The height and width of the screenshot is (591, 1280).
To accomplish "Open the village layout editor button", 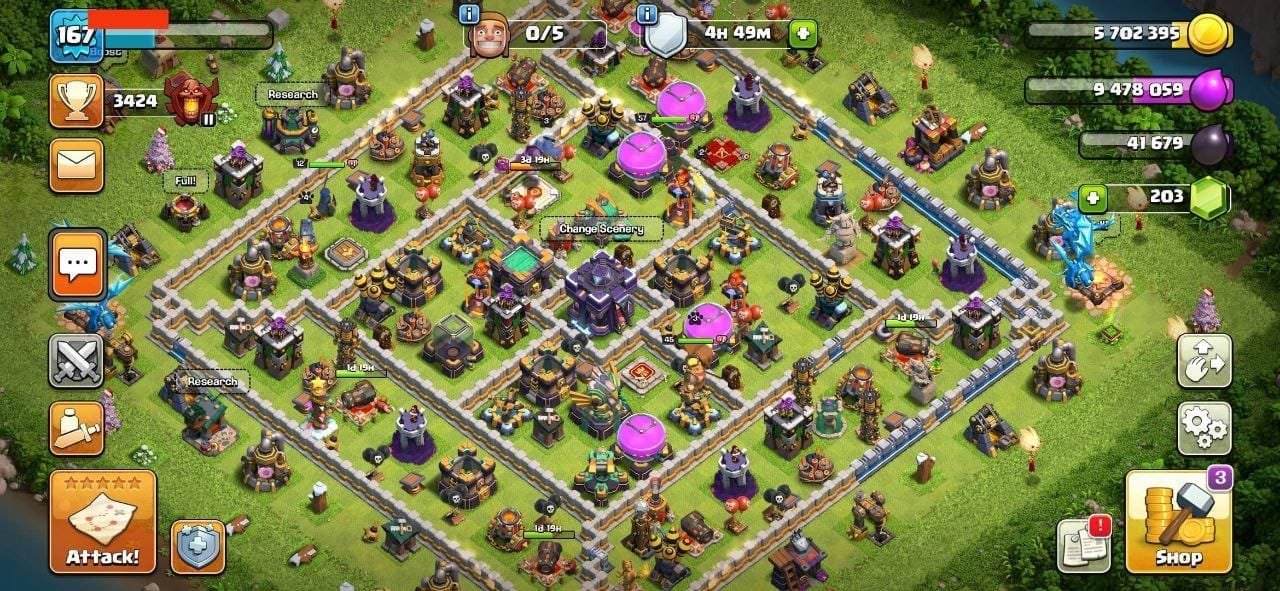I will coord(1204,360).
